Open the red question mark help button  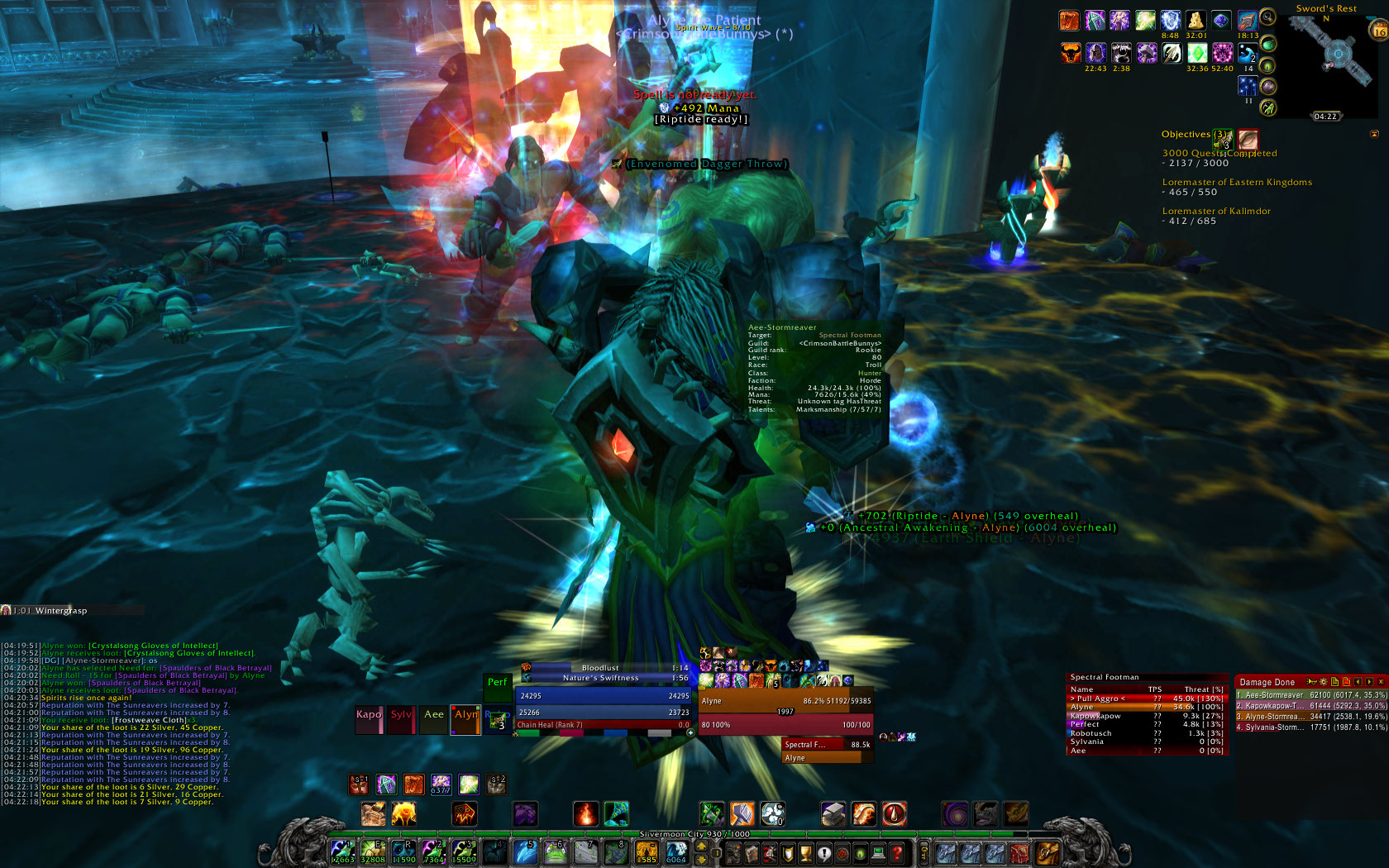[897, 853]
